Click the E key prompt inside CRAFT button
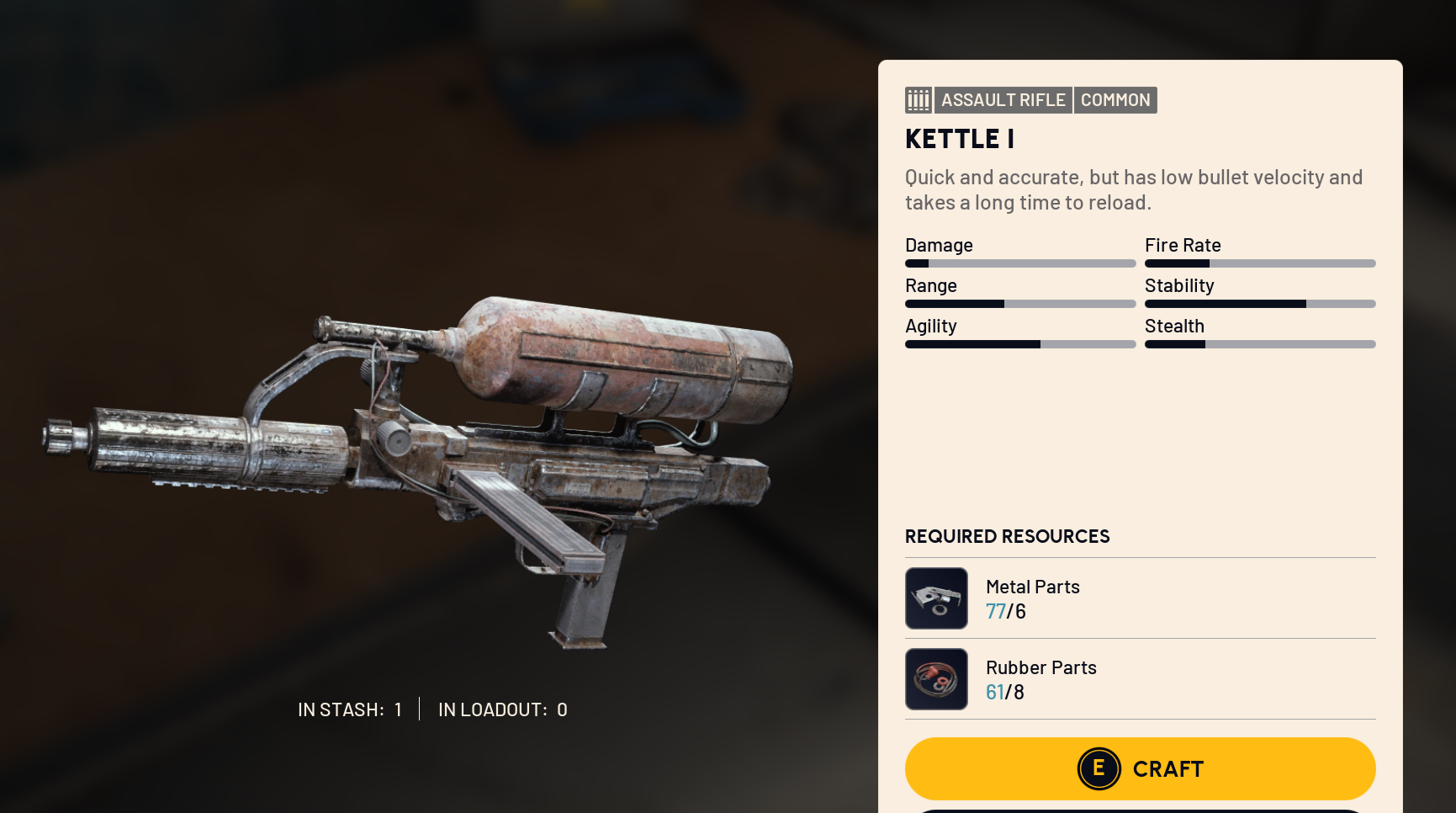 (x=1099, y=768)
